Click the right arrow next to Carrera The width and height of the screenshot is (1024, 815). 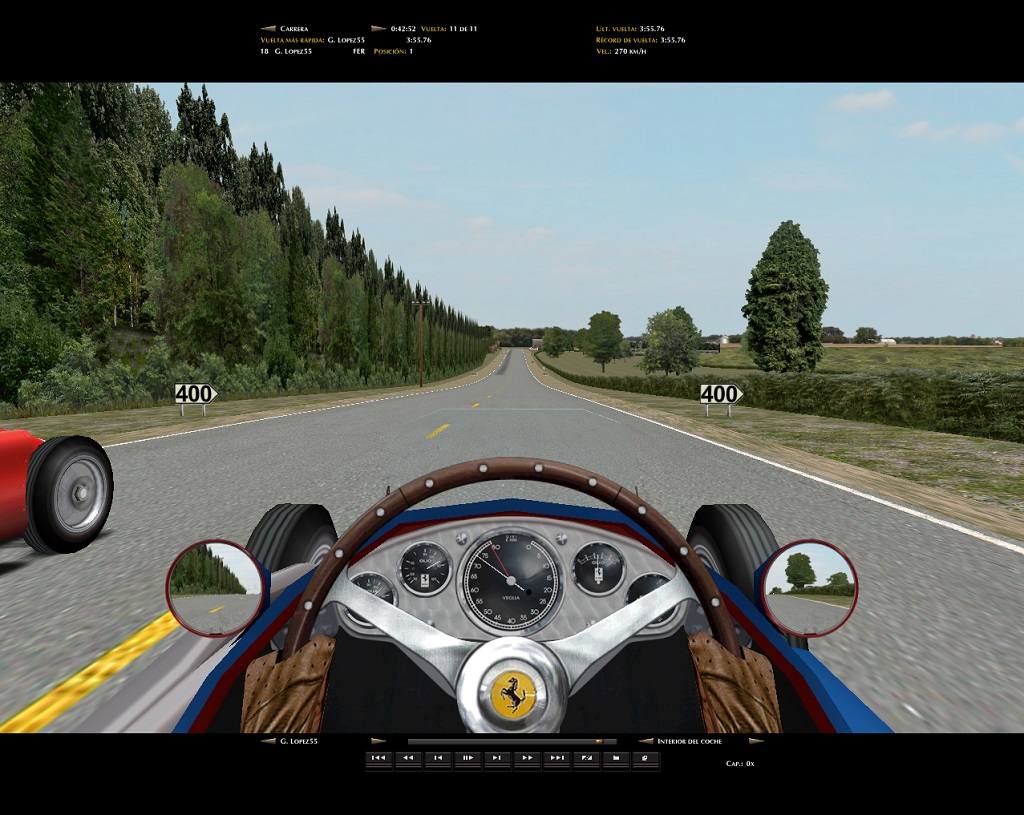point(378,29)
